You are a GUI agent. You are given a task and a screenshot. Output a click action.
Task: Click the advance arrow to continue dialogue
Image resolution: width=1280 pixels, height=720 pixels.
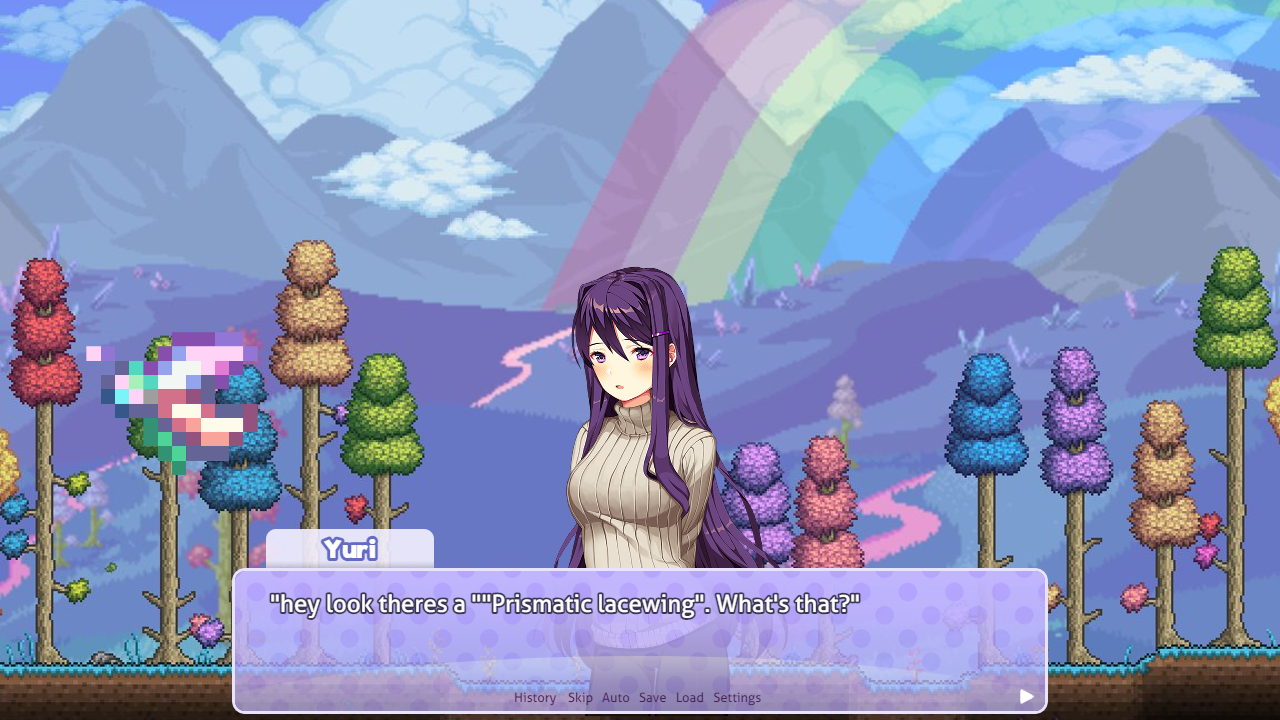click(x=1026, y=696)
